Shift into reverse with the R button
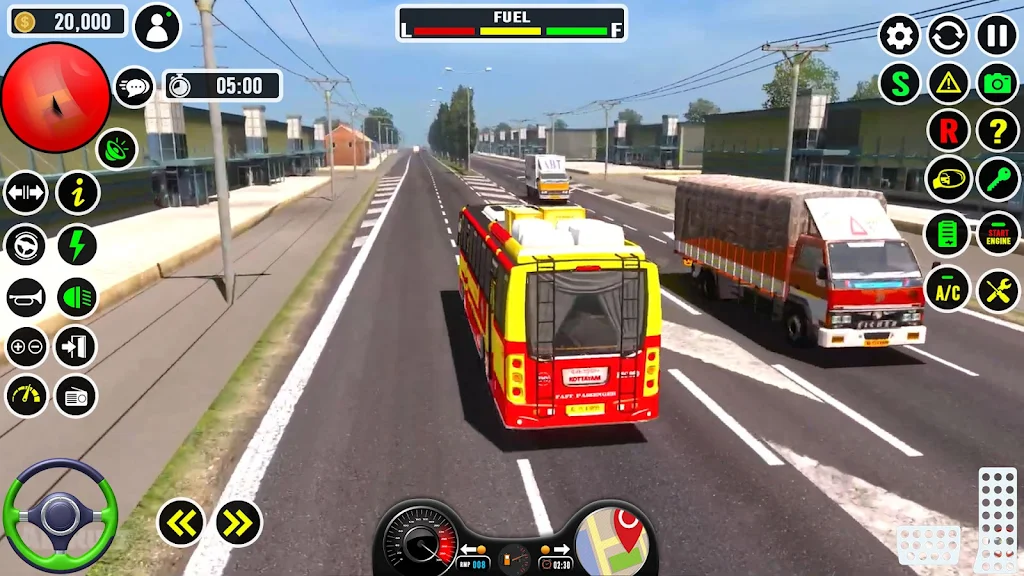The image size is (1024, 576). (x=948, y=130)
